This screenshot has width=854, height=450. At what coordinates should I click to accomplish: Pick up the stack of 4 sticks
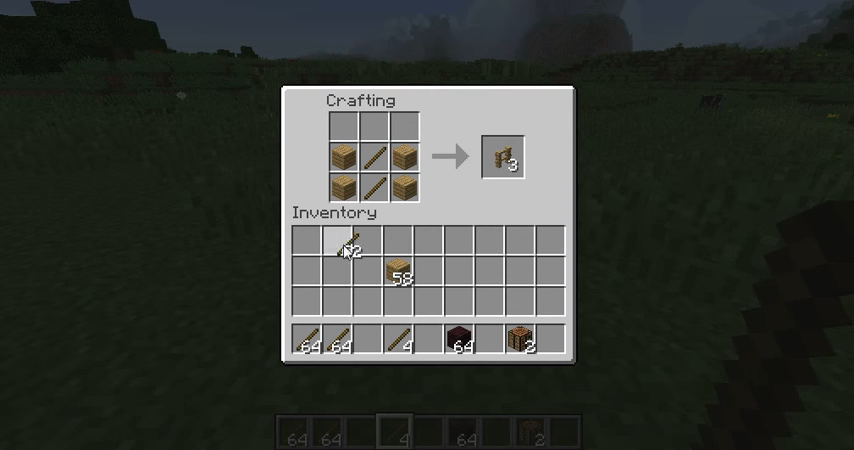[x=398, y=339]
